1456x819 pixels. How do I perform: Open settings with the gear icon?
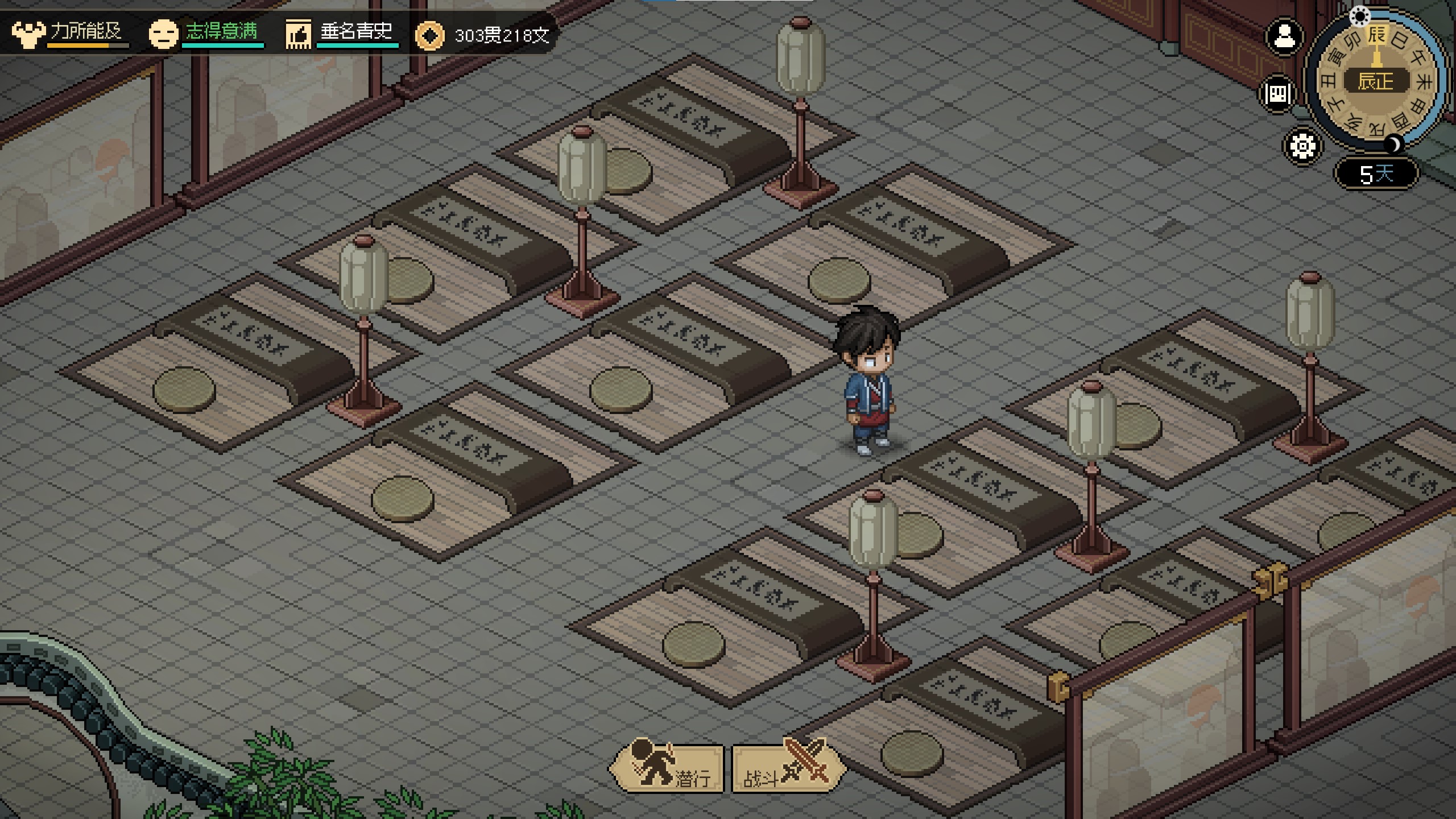click(1302, 146)
